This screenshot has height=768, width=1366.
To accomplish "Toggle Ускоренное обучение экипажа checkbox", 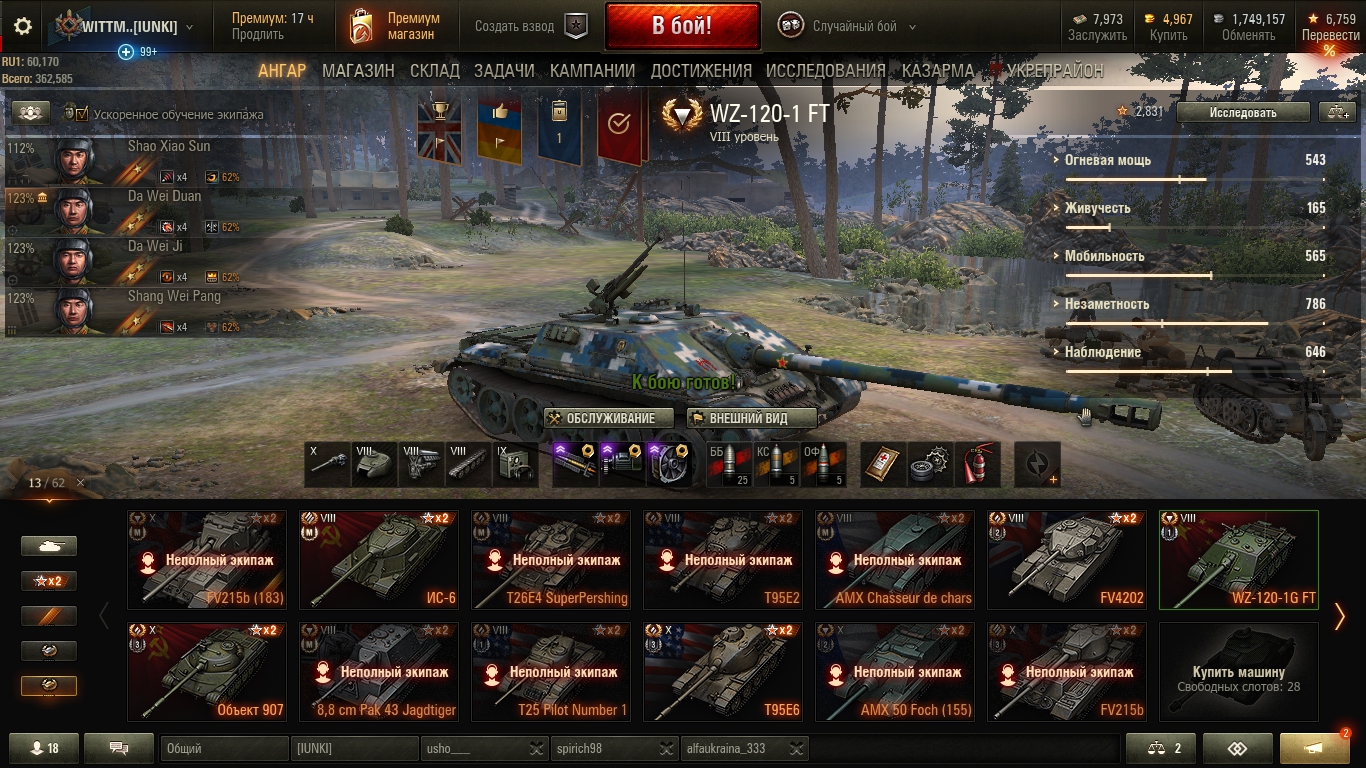I will 82,114.
